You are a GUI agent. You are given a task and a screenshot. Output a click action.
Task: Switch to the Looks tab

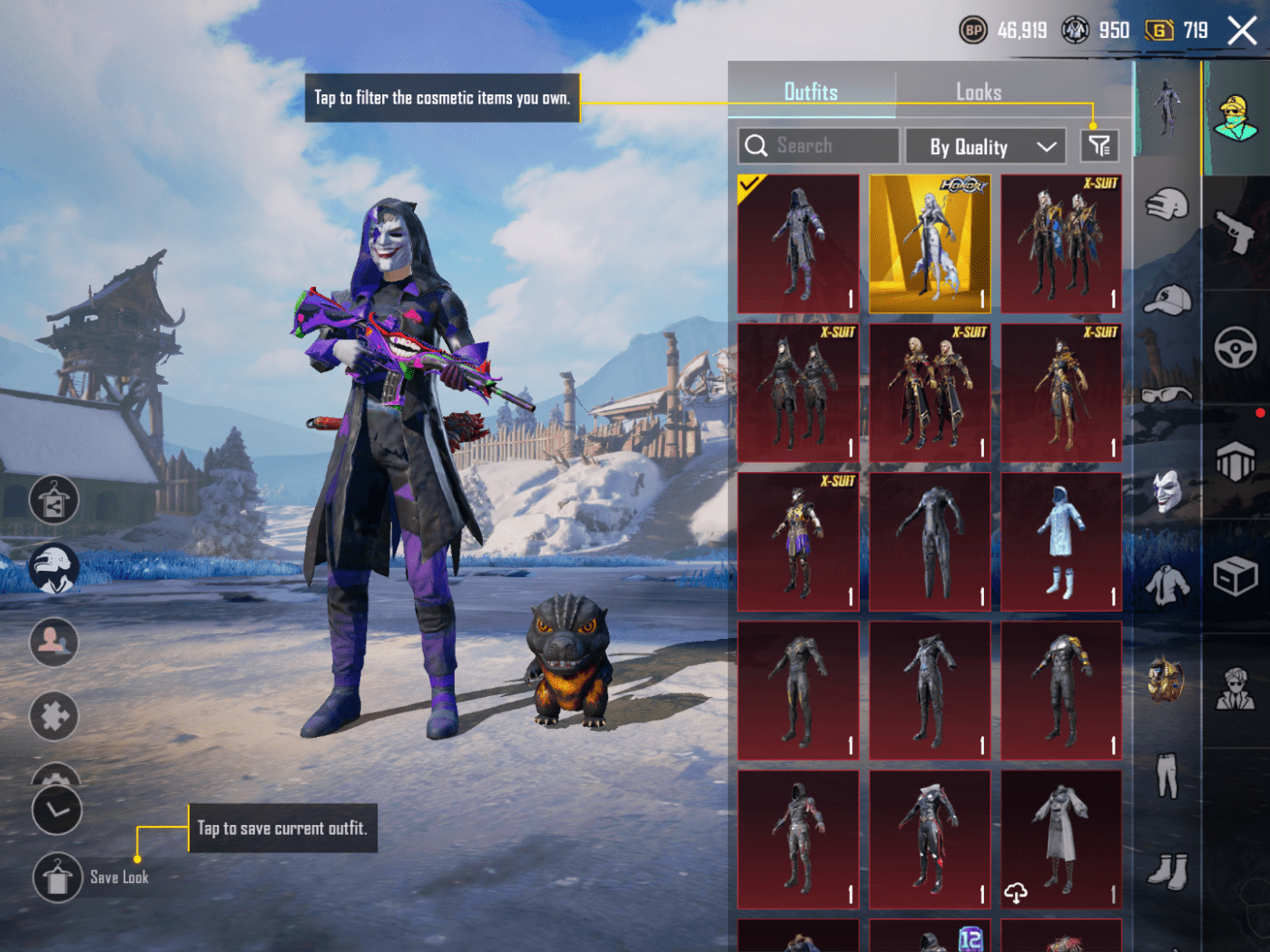click(979, 91)
